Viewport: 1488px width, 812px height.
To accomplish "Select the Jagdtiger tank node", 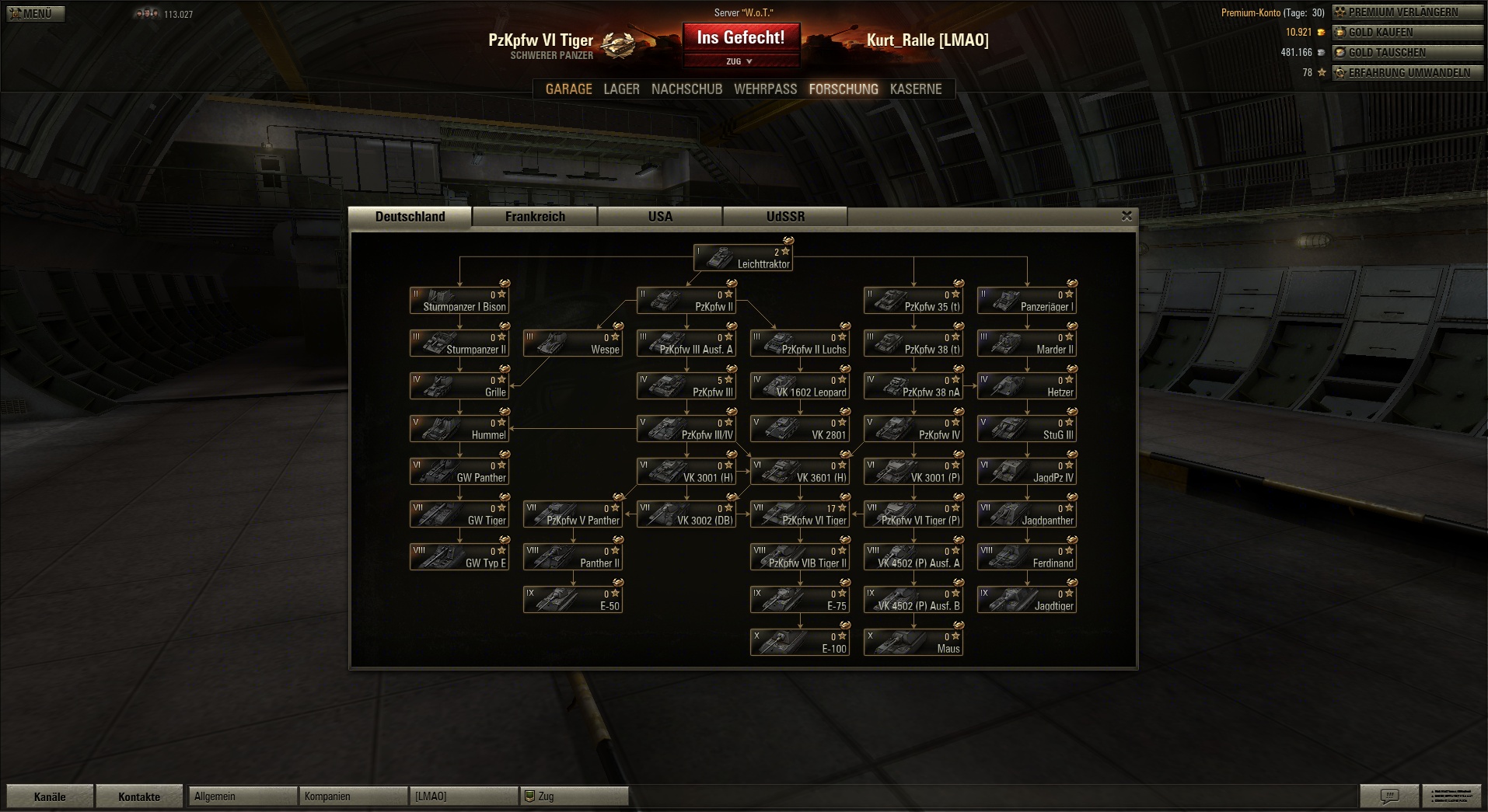I will click(x=1027, y=600).
